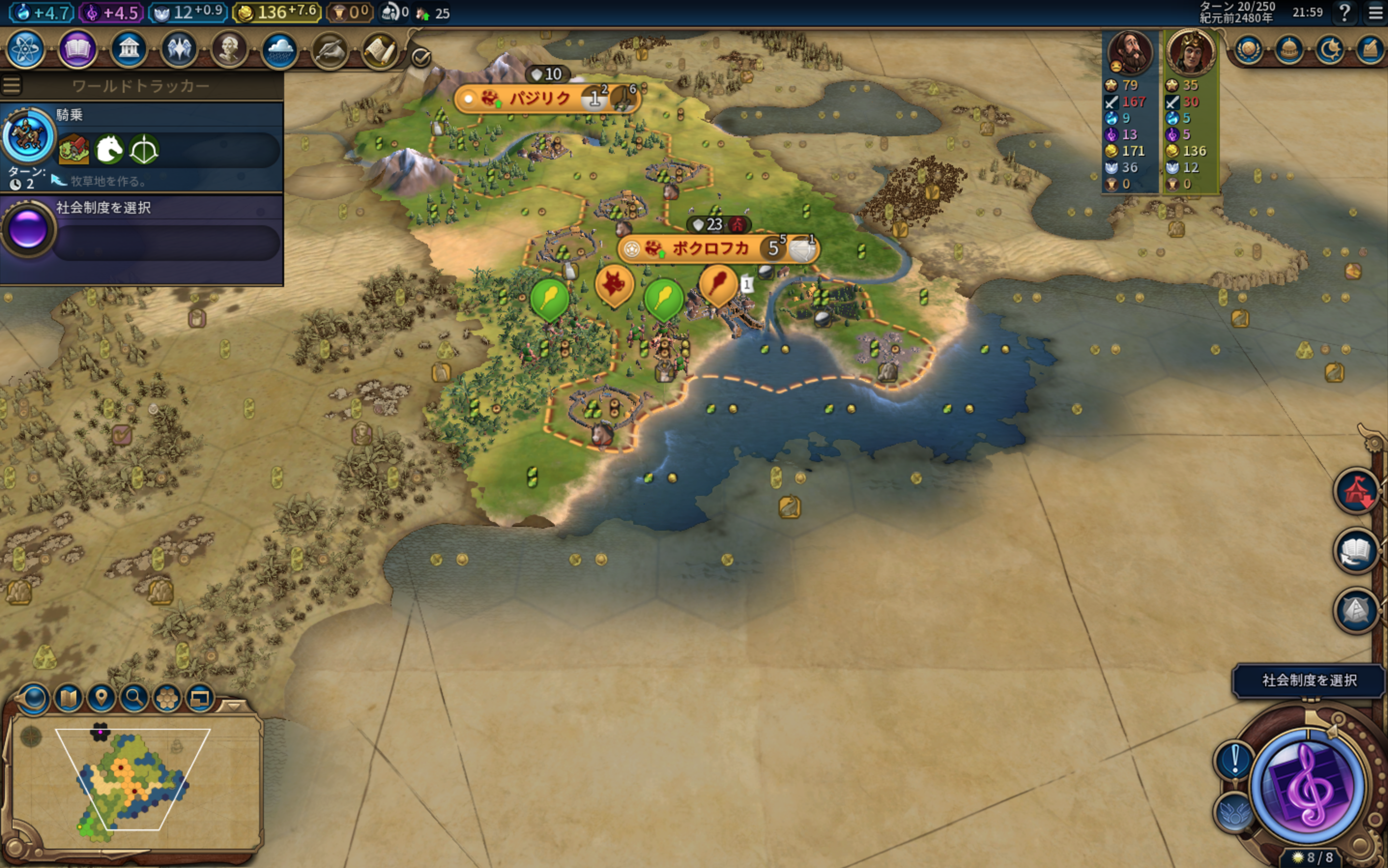Screen dimensions: 1388x868
Task: Show the Great People panel
Action: 229,49
